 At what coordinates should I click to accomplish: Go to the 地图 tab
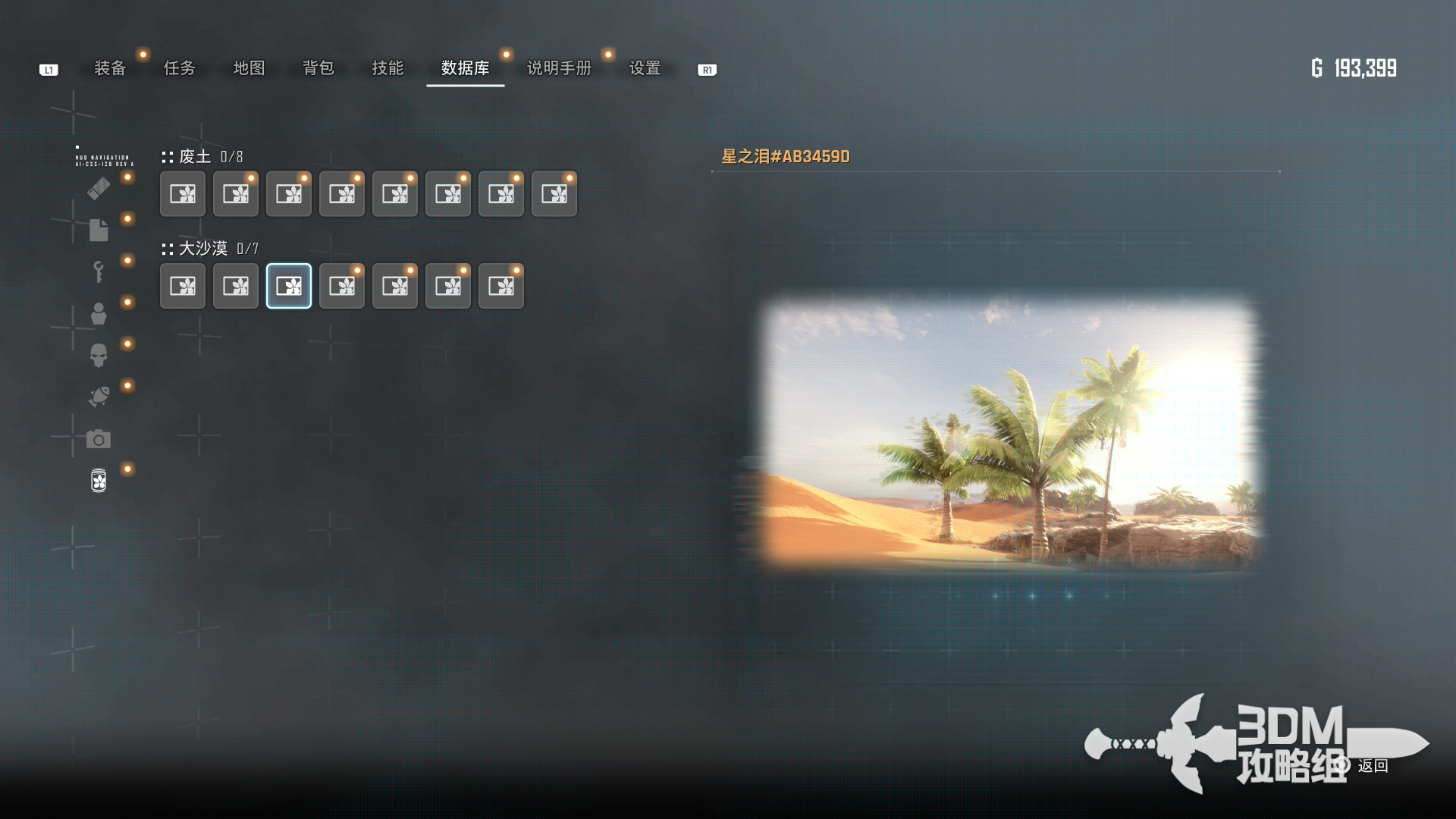[x=249, y=68]
